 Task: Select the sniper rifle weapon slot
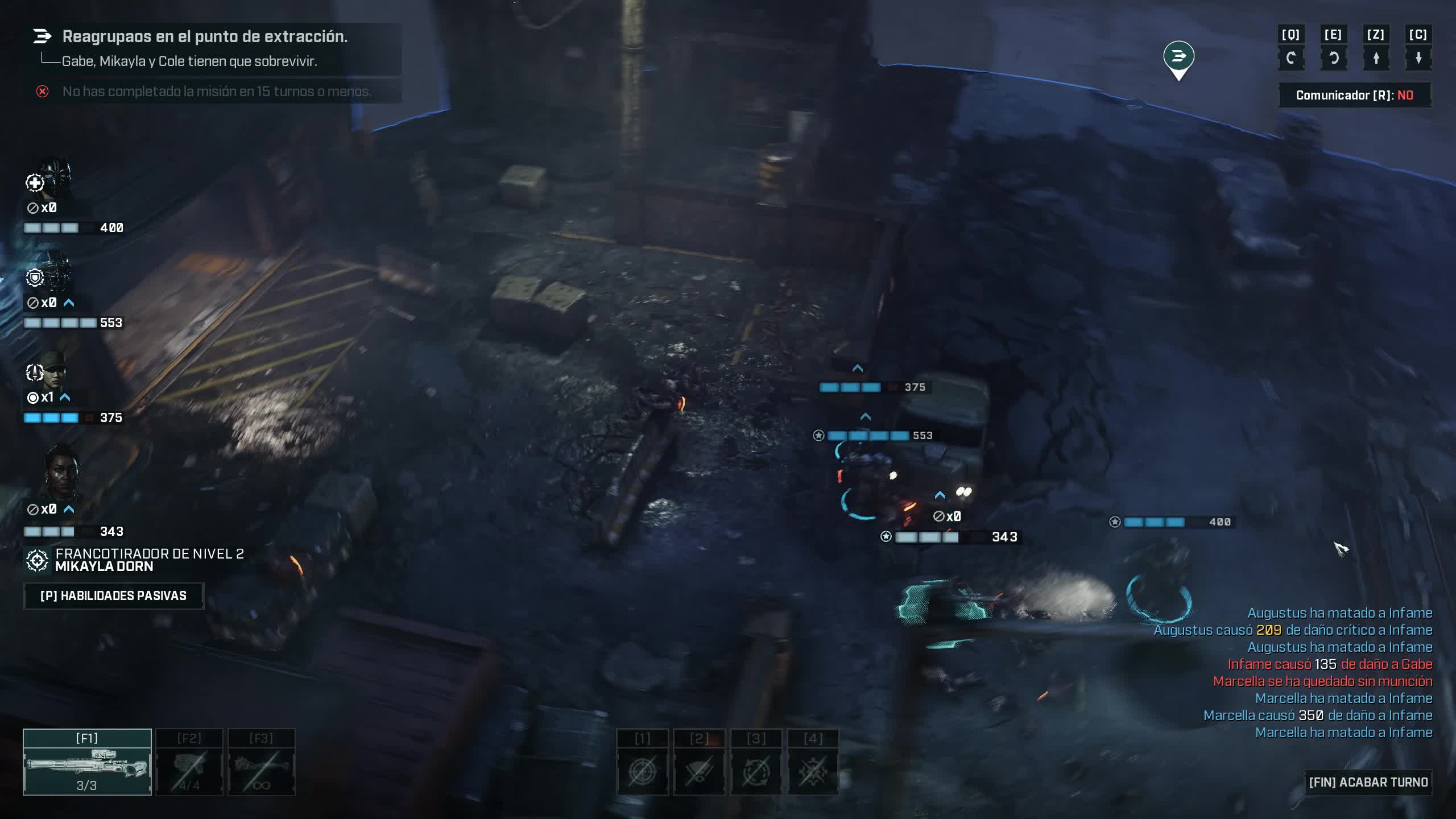(x=87, y=762)
